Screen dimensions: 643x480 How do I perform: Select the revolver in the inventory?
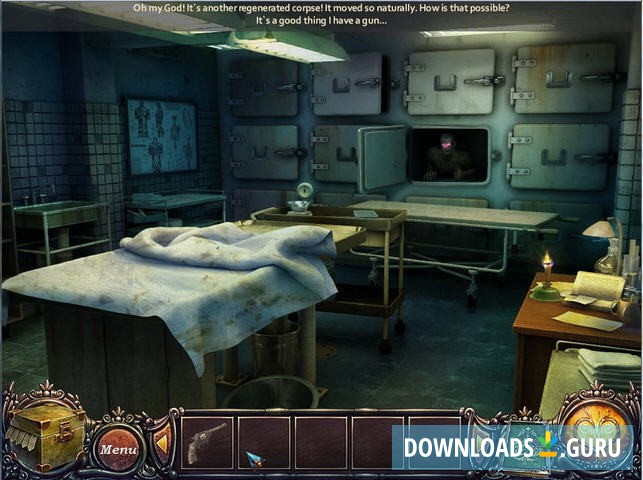click(x=206, y=443)
